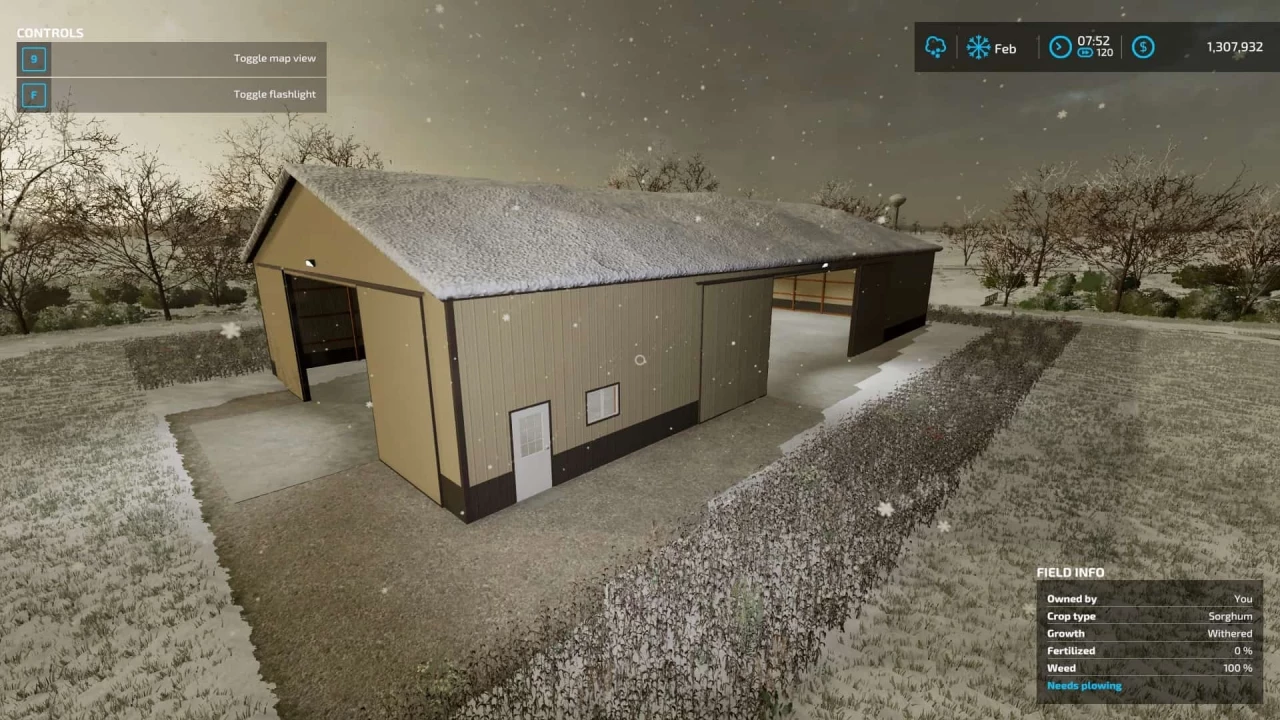Click the snowfall weather icon
Screen dimensions: 1280x720
pos(936,47)
